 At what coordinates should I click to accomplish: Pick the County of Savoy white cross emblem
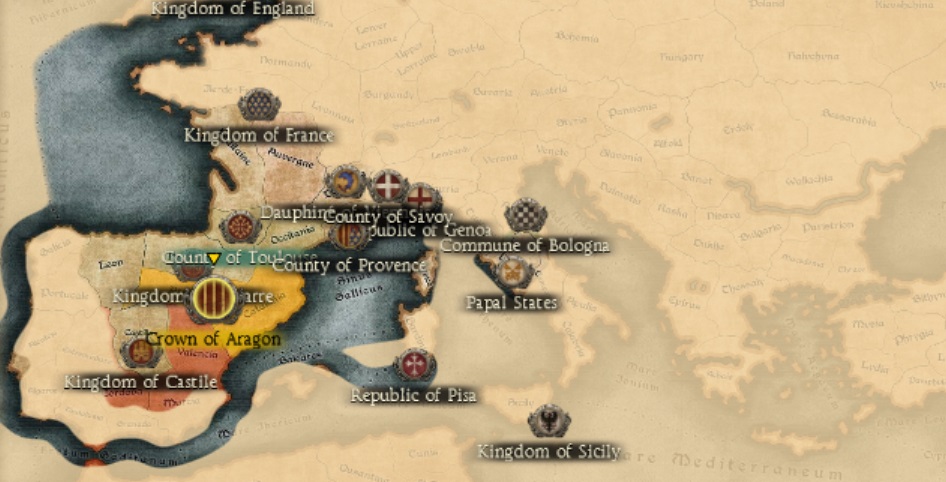388,184
